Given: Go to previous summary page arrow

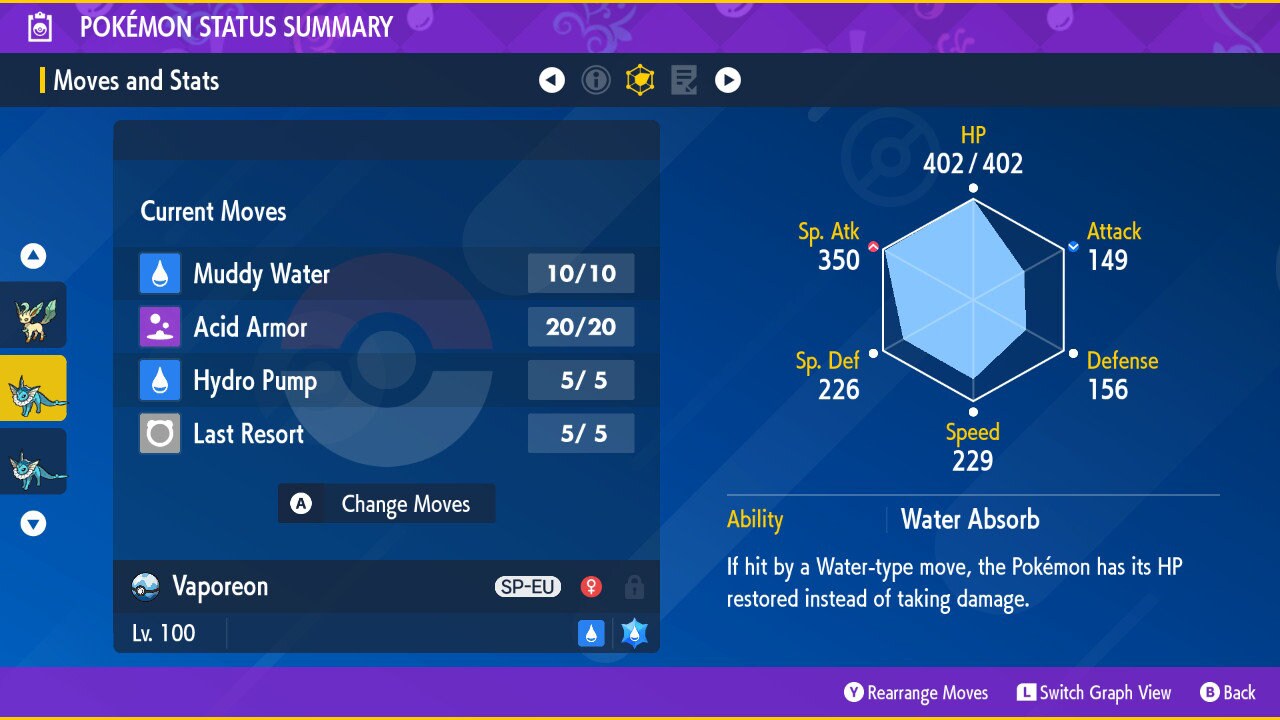Looking at the screenshot, I should tap(552, 80).
